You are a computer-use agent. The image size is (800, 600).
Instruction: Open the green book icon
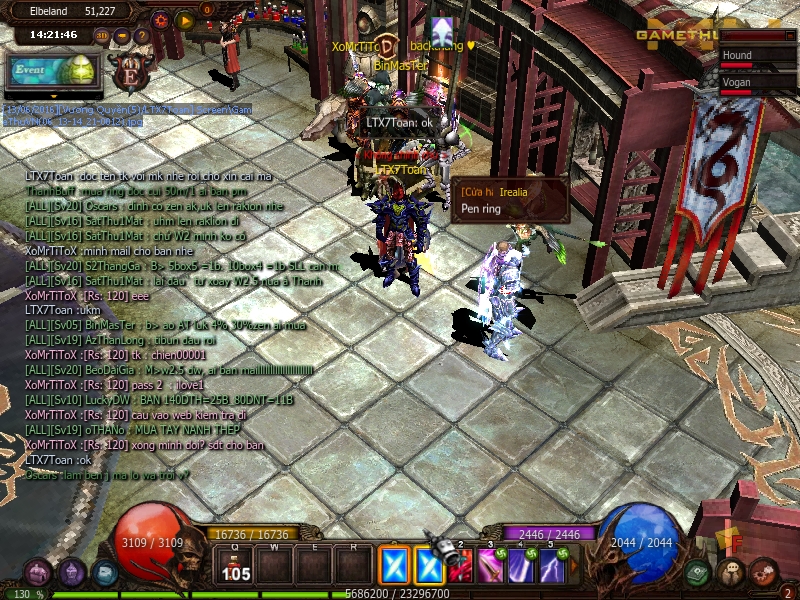click(699, 573)
